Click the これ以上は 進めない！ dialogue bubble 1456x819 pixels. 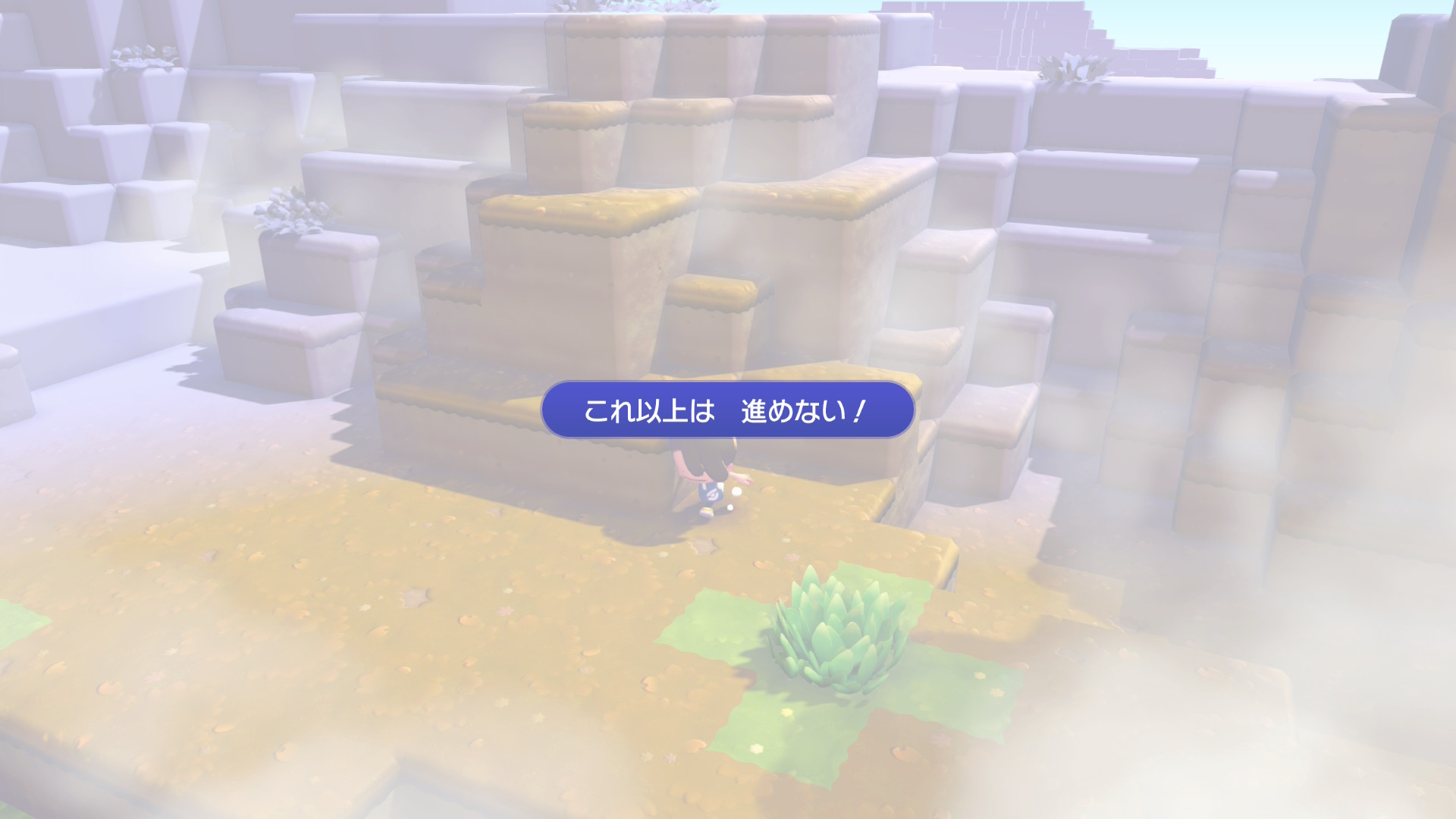(x=724, y=409)
